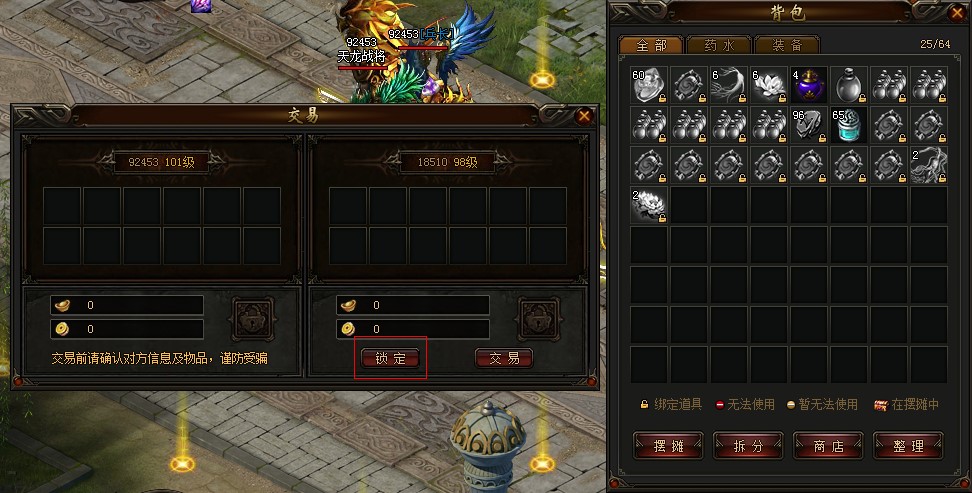The width and height of the screenshot is (972, 493).
Task: Select the root item stack of 6
Action: [x=730, y=85]
